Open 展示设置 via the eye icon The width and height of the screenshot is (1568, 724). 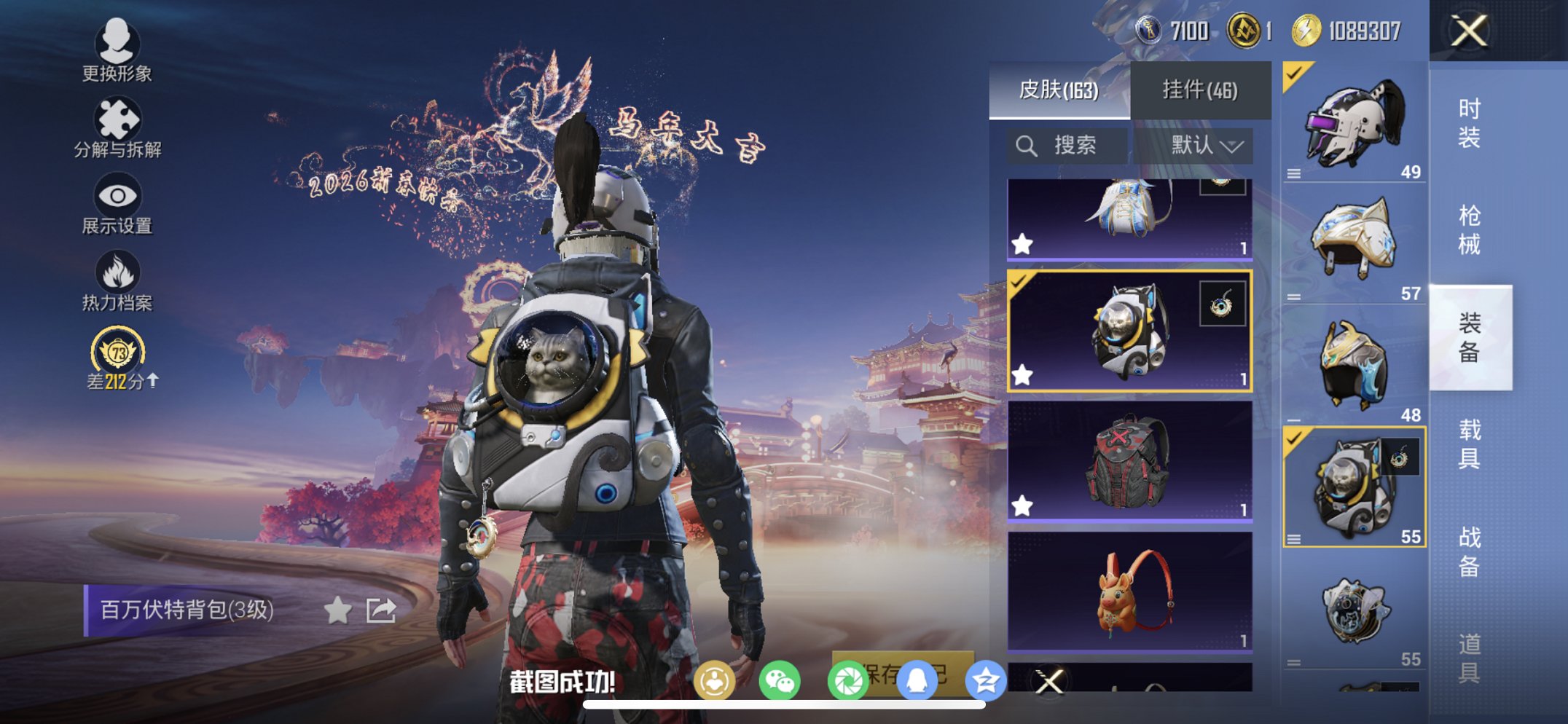(117, 195)
